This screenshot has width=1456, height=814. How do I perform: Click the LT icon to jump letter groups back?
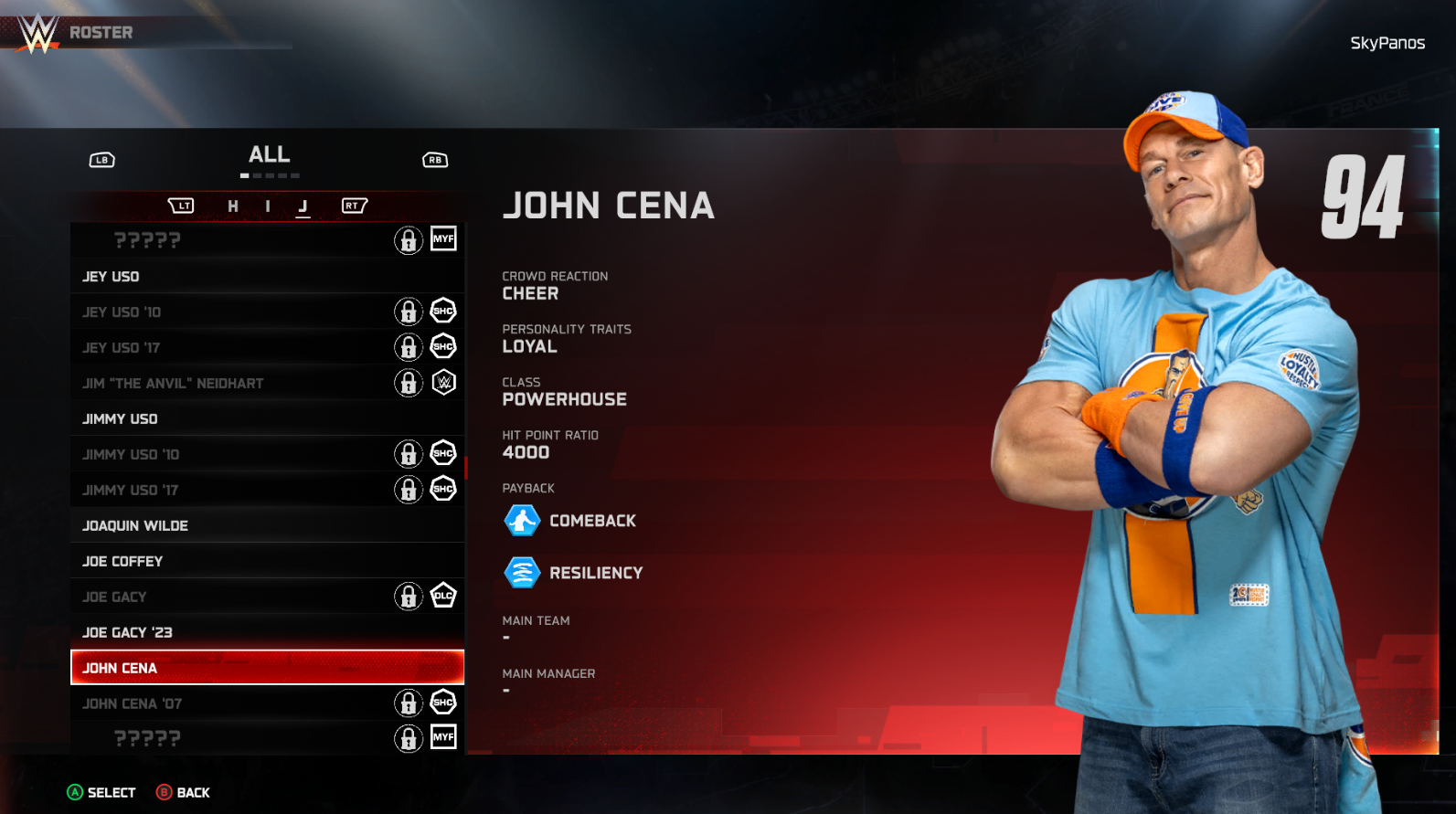[x=181, y=206]
